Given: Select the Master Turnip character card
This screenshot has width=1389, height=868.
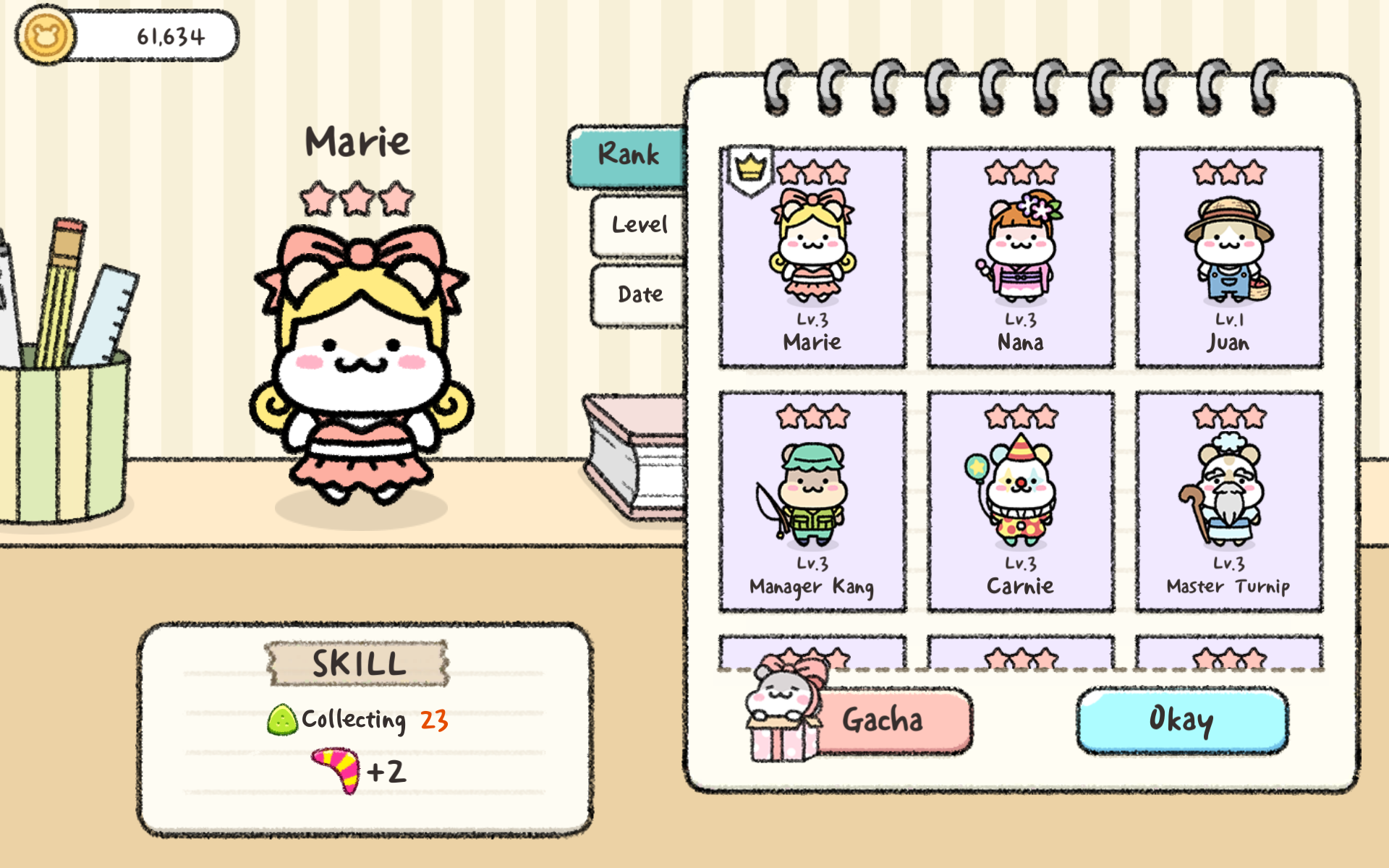Looking at the screenshot, I should (1228, 501).
